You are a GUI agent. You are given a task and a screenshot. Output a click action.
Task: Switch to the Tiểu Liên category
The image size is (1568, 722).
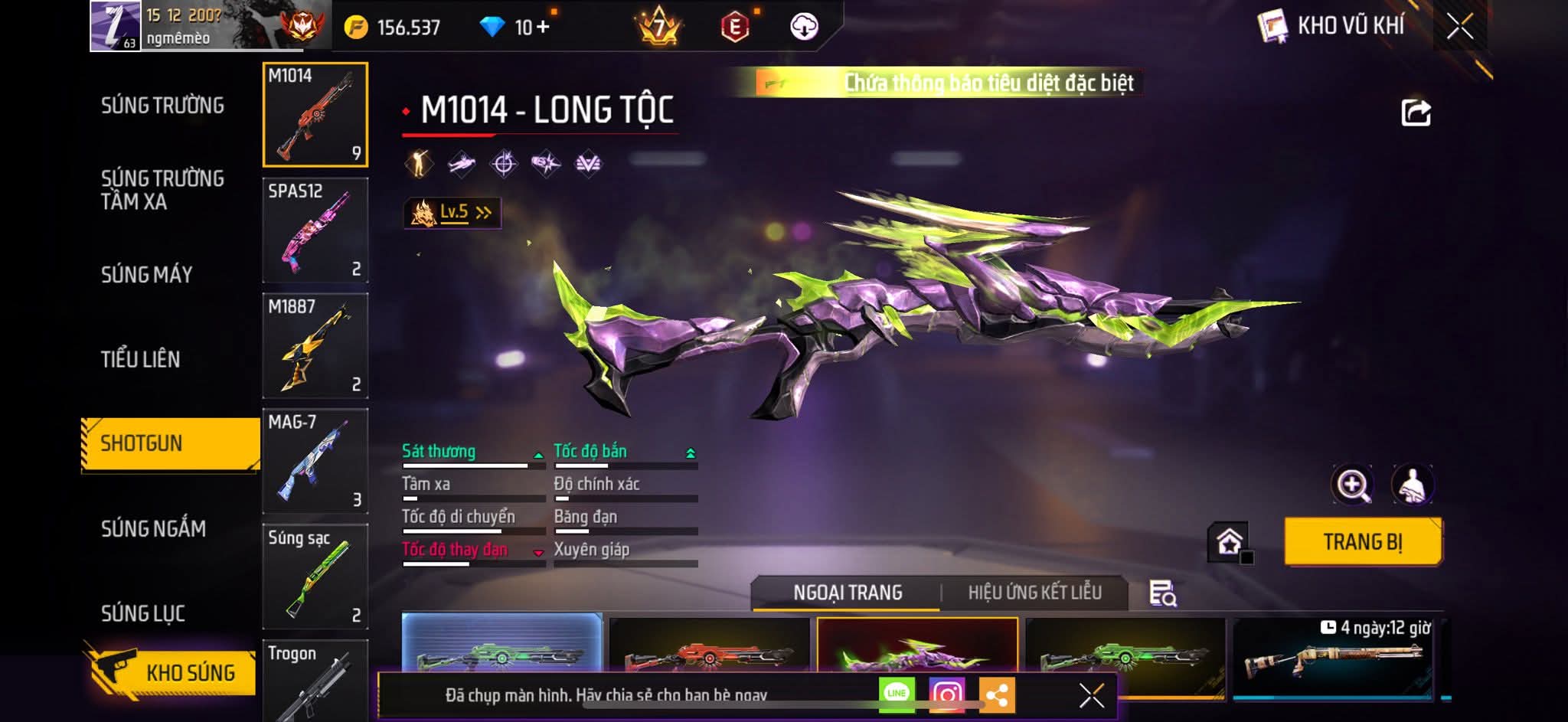click(140, 359)
